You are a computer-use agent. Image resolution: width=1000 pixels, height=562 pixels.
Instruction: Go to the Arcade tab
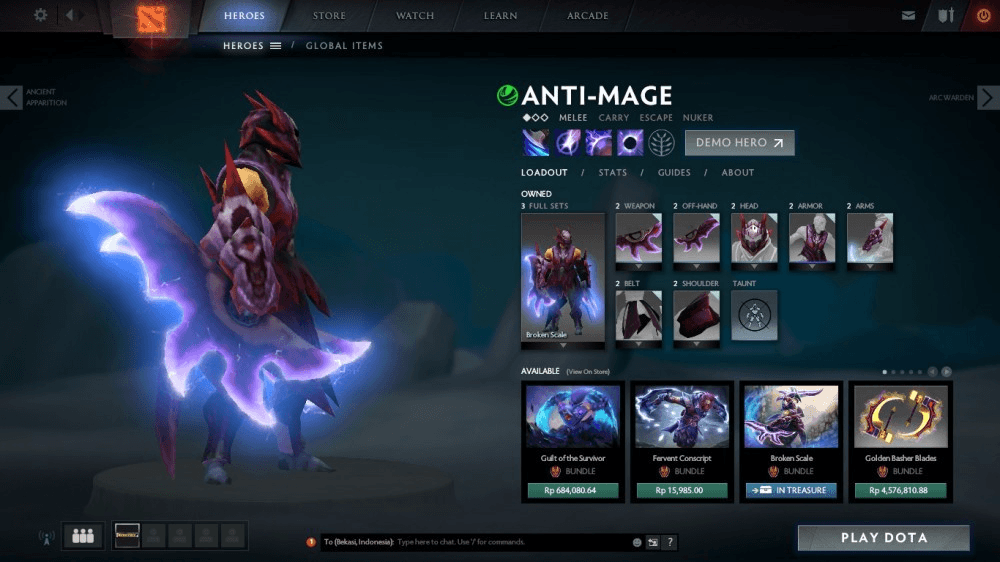click(x=588, y=16)
